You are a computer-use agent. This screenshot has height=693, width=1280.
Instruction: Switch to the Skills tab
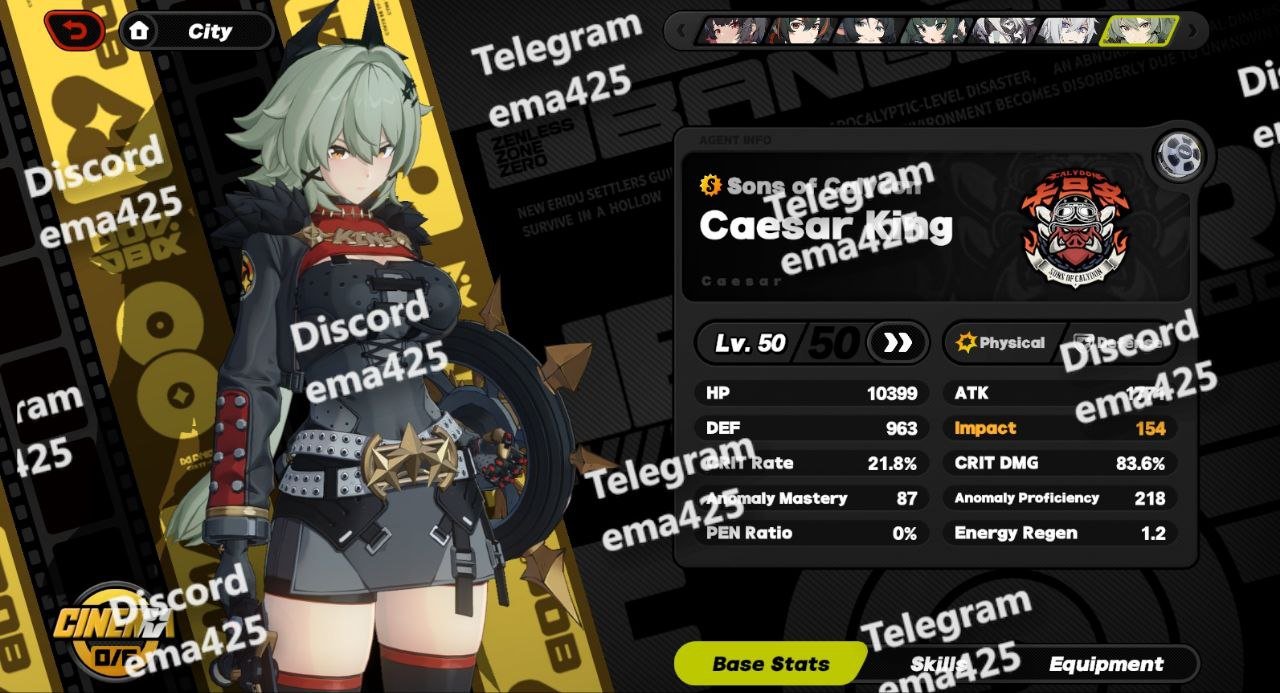[x=938, y=663]
